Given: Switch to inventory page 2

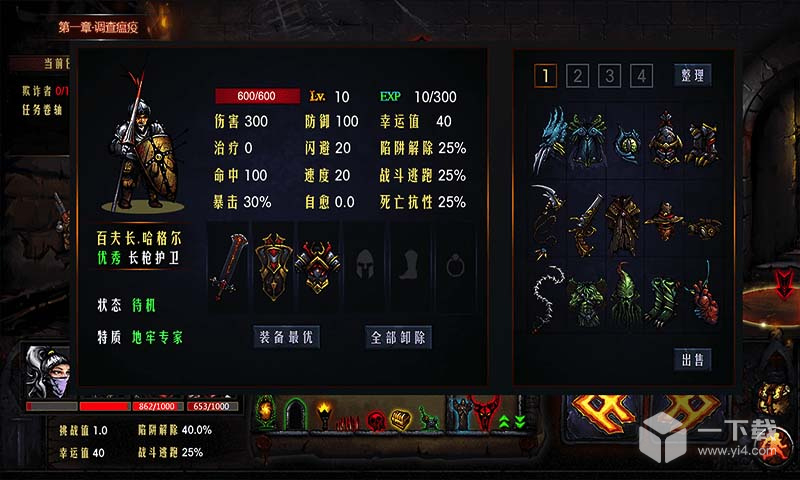Looking at the screenshot, I should (x=577, y=75).
